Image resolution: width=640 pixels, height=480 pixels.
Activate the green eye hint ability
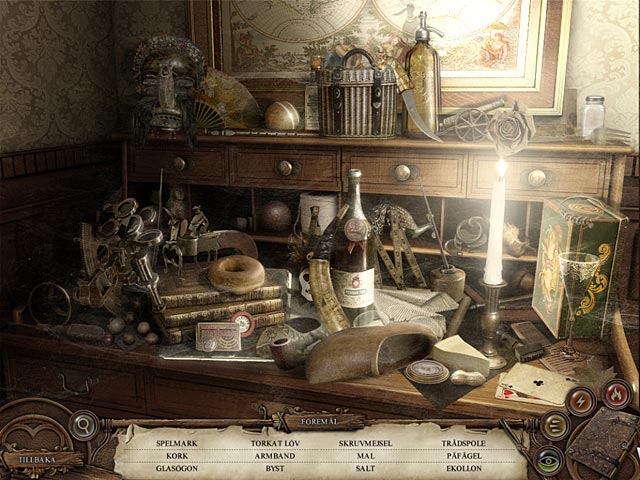pyautogui.click(x=547, y=461)
